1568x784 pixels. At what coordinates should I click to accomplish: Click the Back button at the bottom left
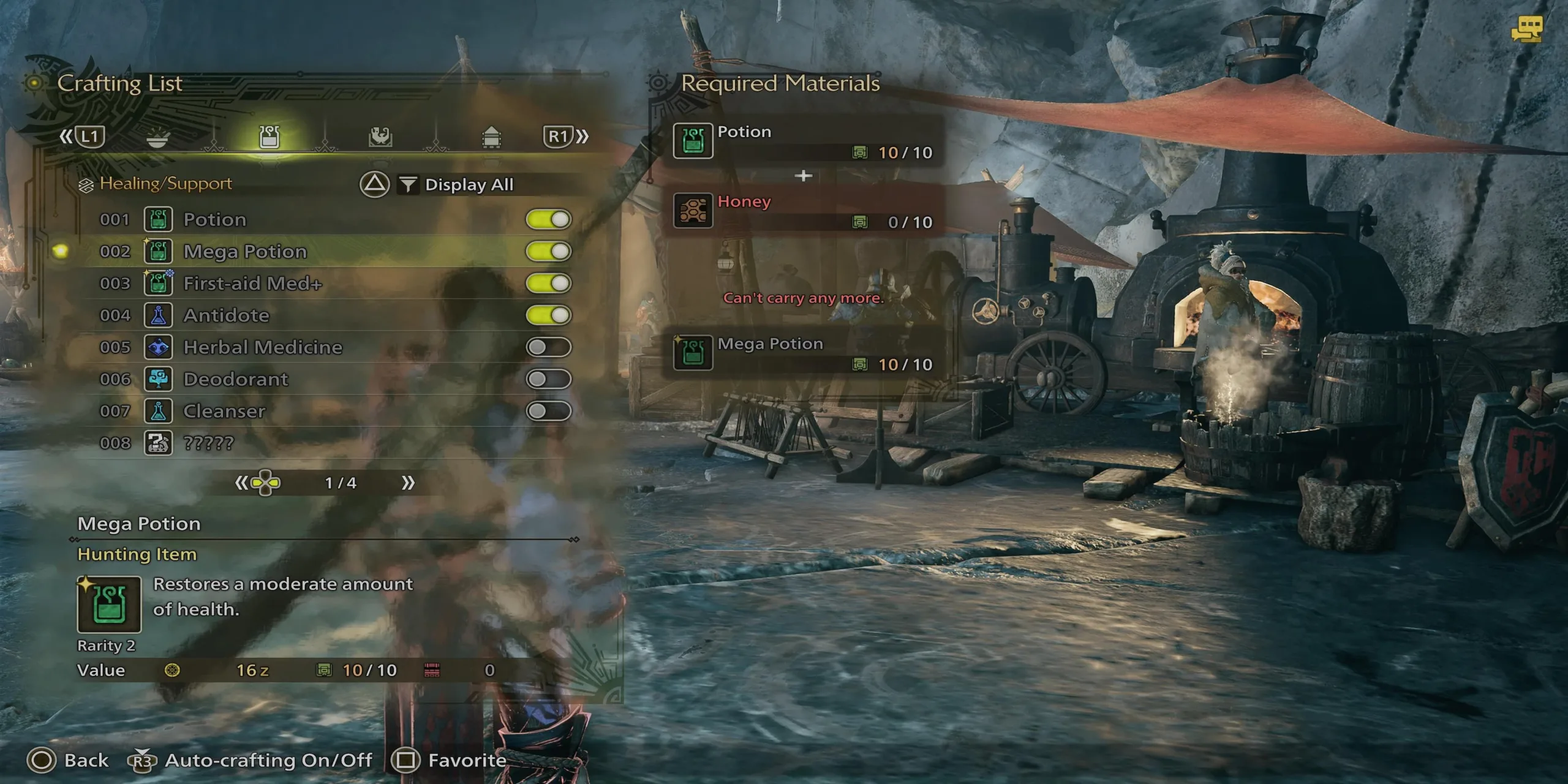[67, 759]
